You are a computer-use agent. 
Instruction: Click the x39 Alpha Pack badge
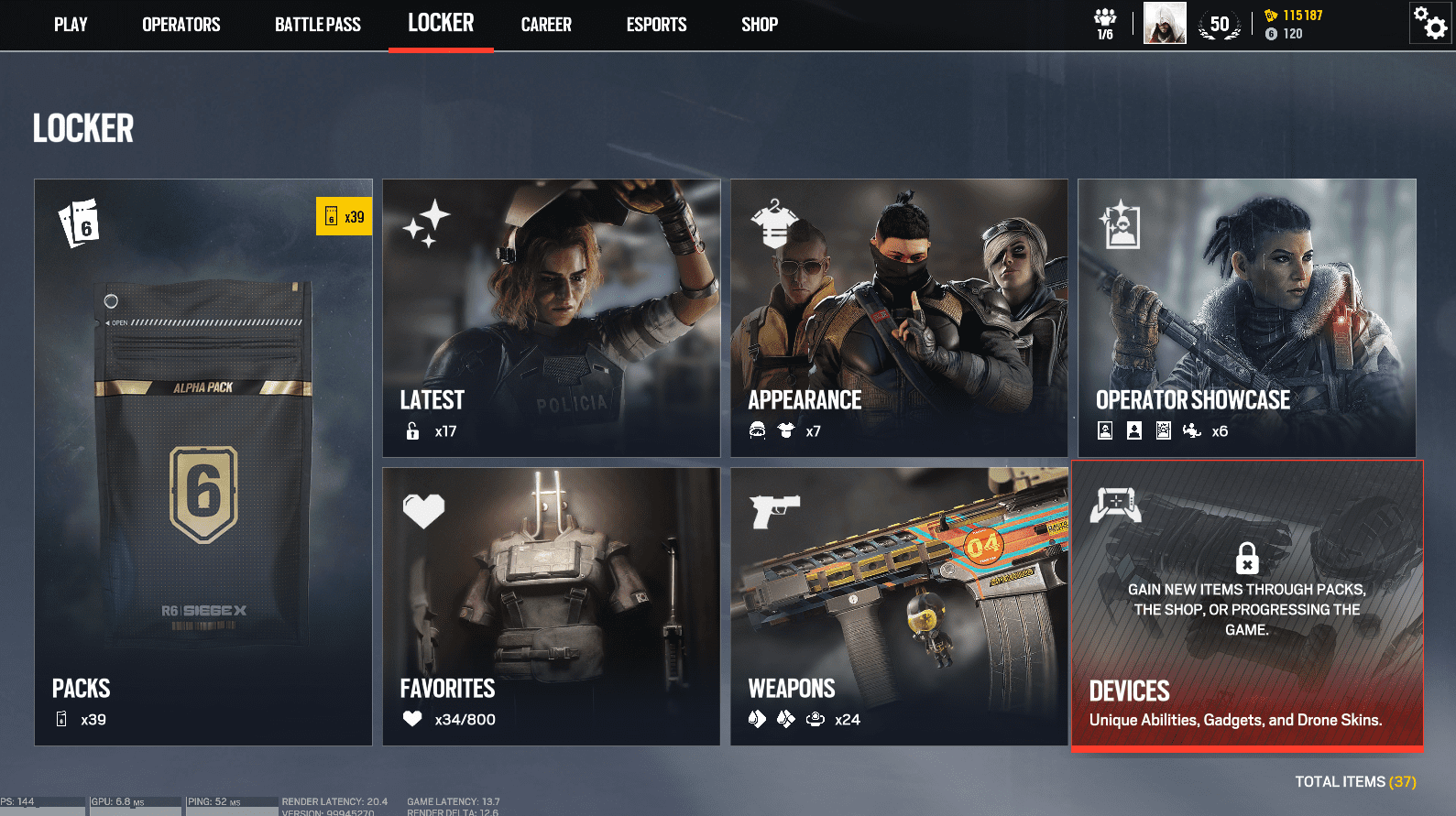(344, 216)
